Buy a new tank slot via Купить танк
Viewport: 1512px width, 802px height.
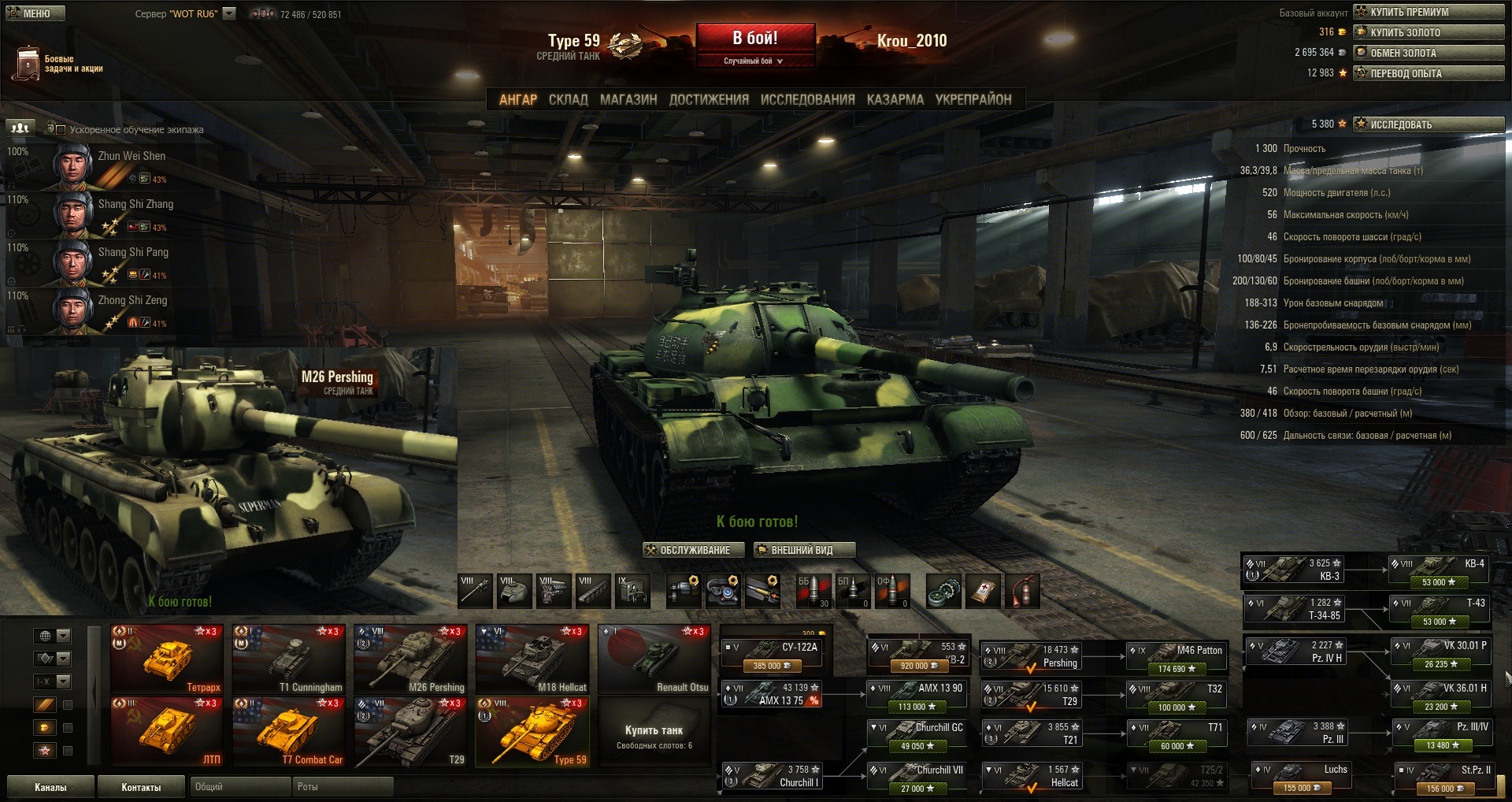[x=654, y=736]
